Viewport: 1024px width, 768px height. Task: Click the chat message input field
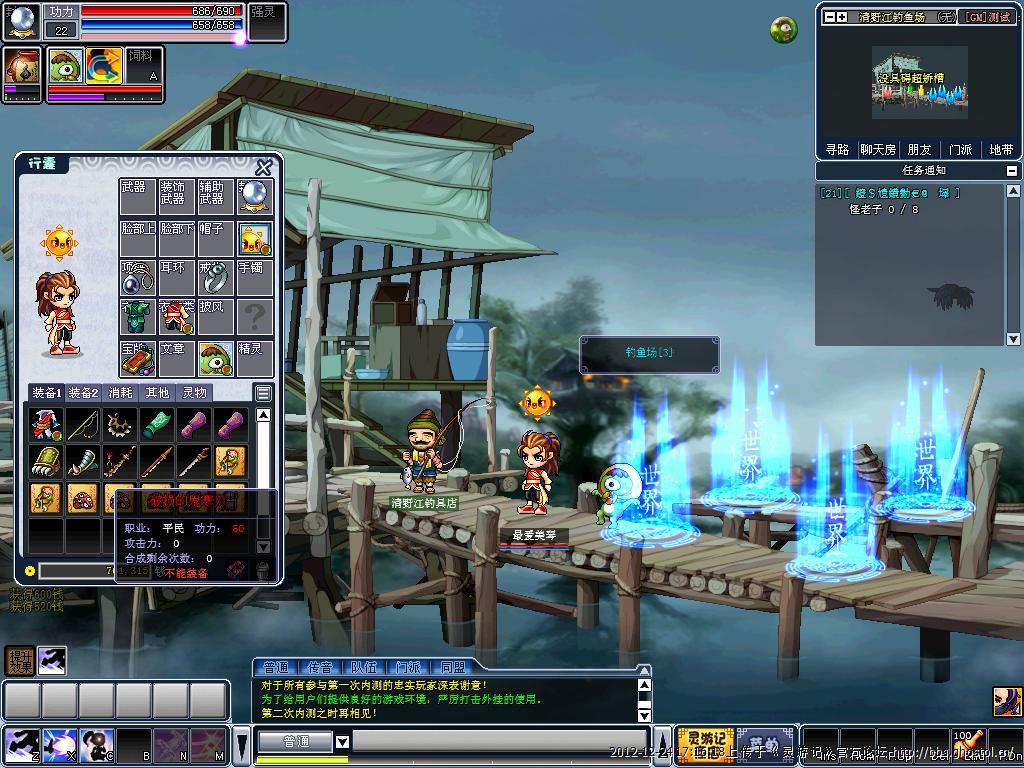[500, 742]
